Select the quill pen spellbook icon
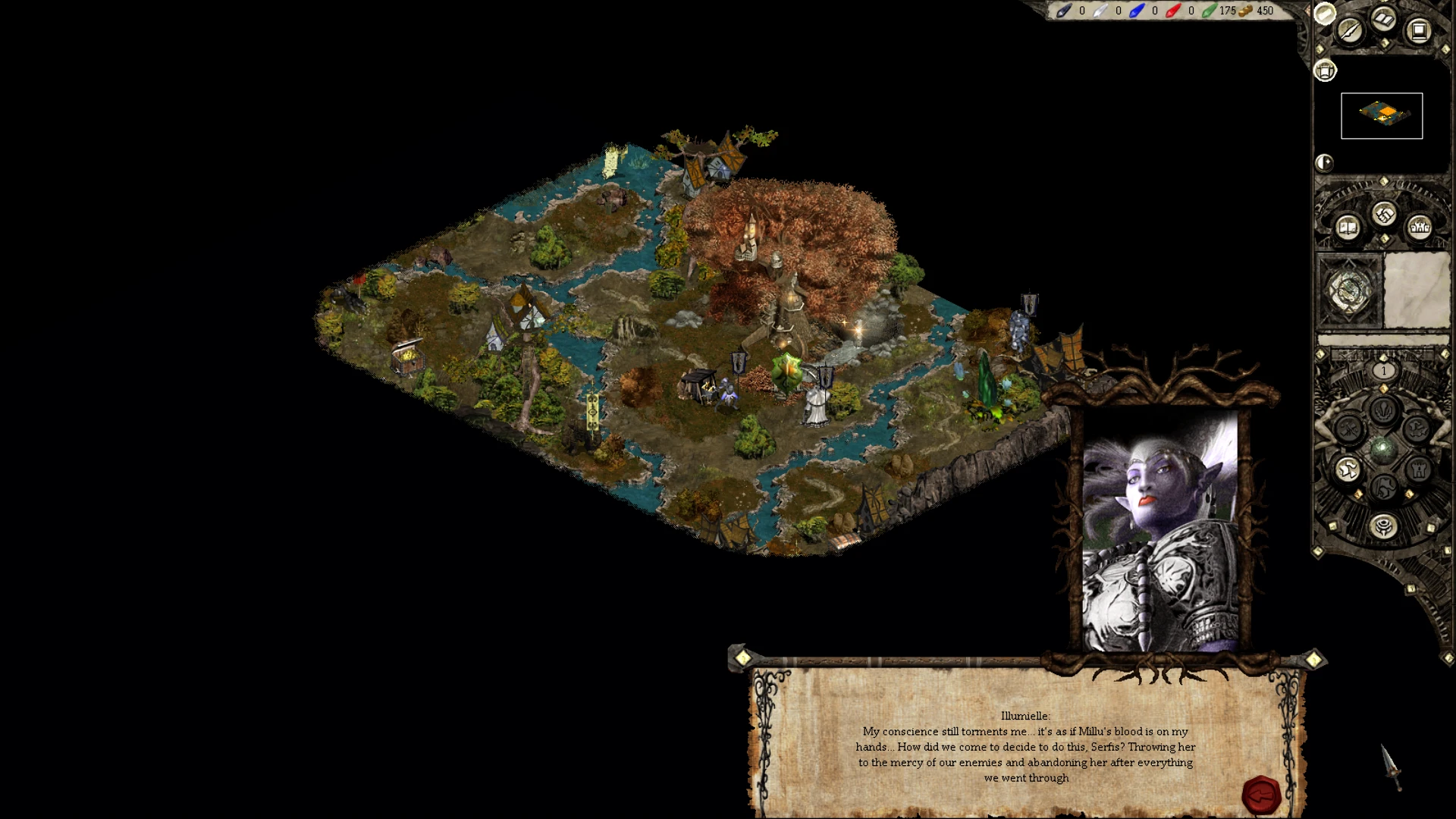Viewport: 1456px width, 819px height. click(x=1350, y=32)
